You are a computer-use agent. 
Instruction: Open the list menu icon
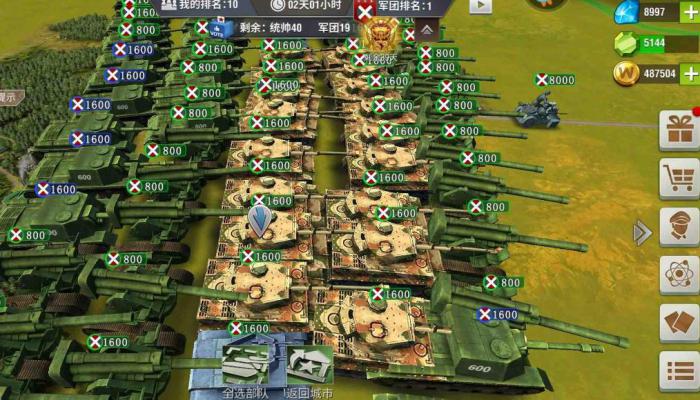coord(679,371)
